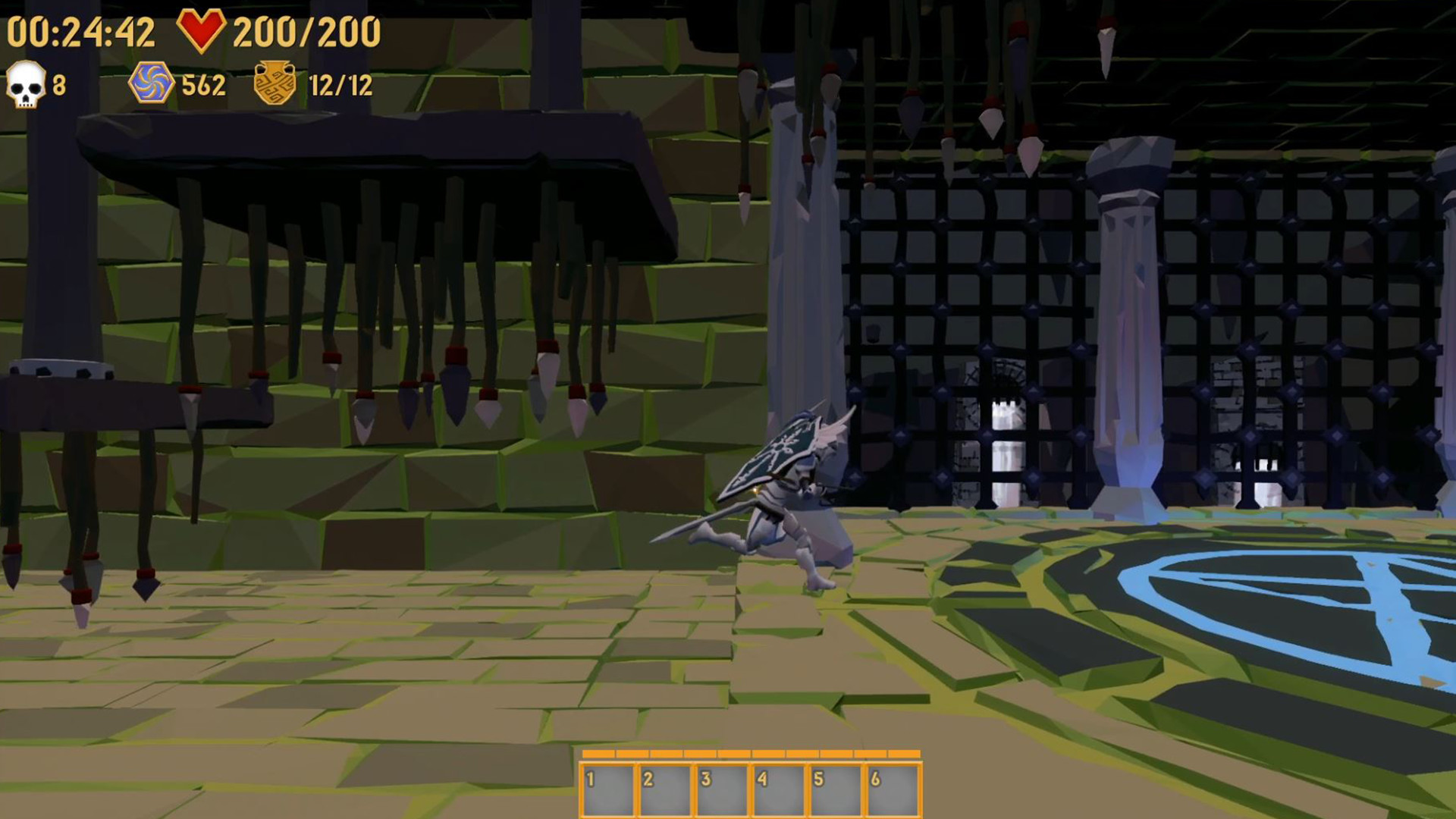This screenshot has height=819, width=1456.
Task: Select hotbar slot 4
Action: (780, 791)
